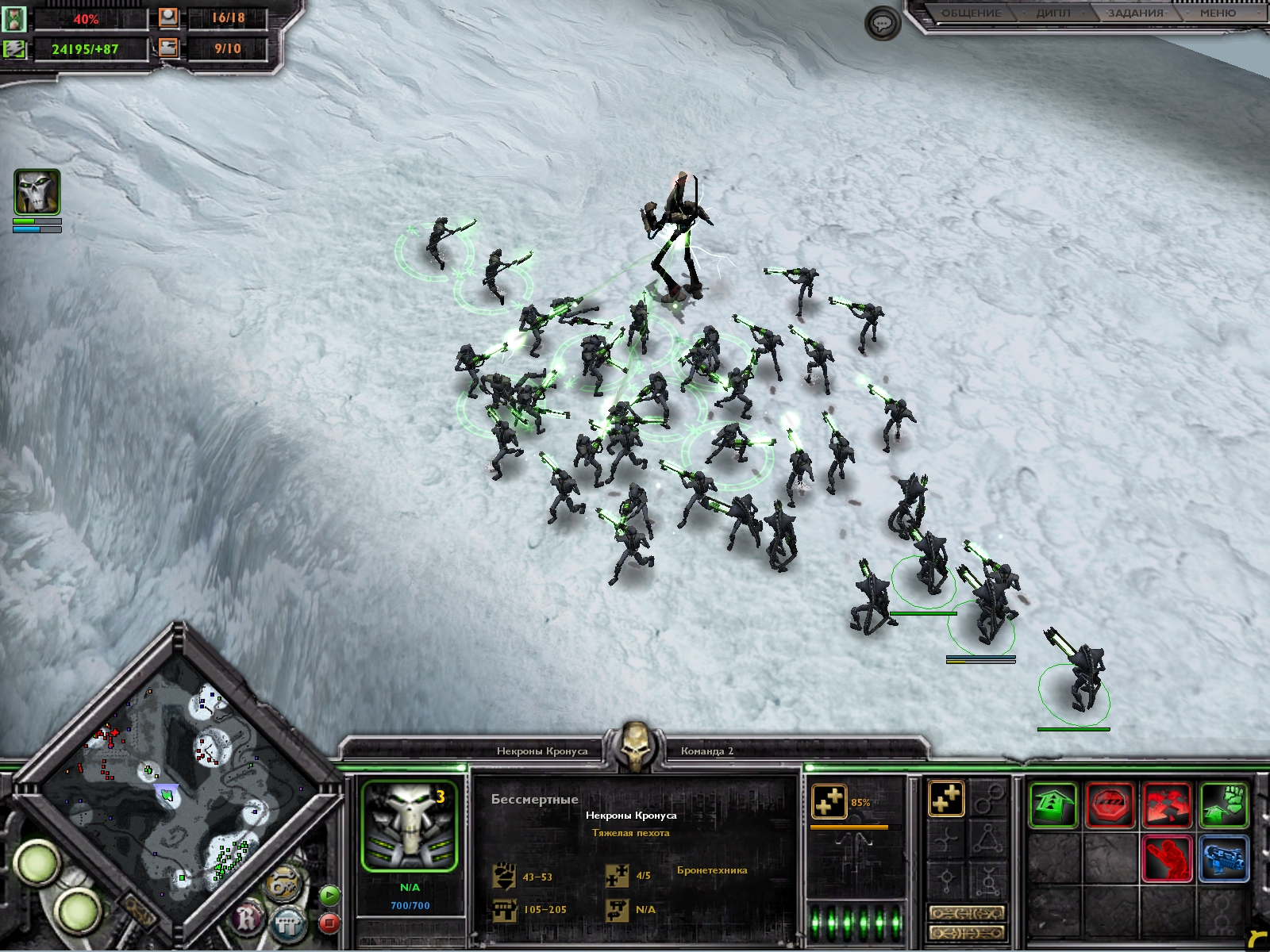Click the squad reinforce icon showing 85%
Image resolution: width=1270 pixels, height=952 pixels.
click(829, 802)
